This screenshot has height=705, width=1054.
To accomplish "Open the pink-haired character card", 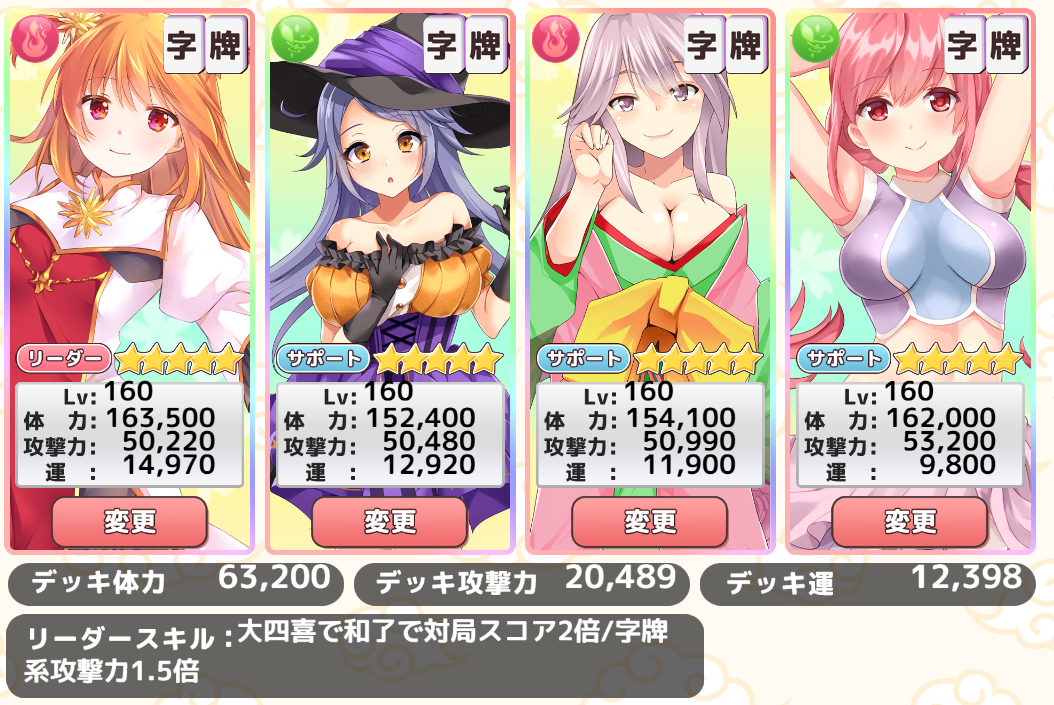I will click(909, 200).
